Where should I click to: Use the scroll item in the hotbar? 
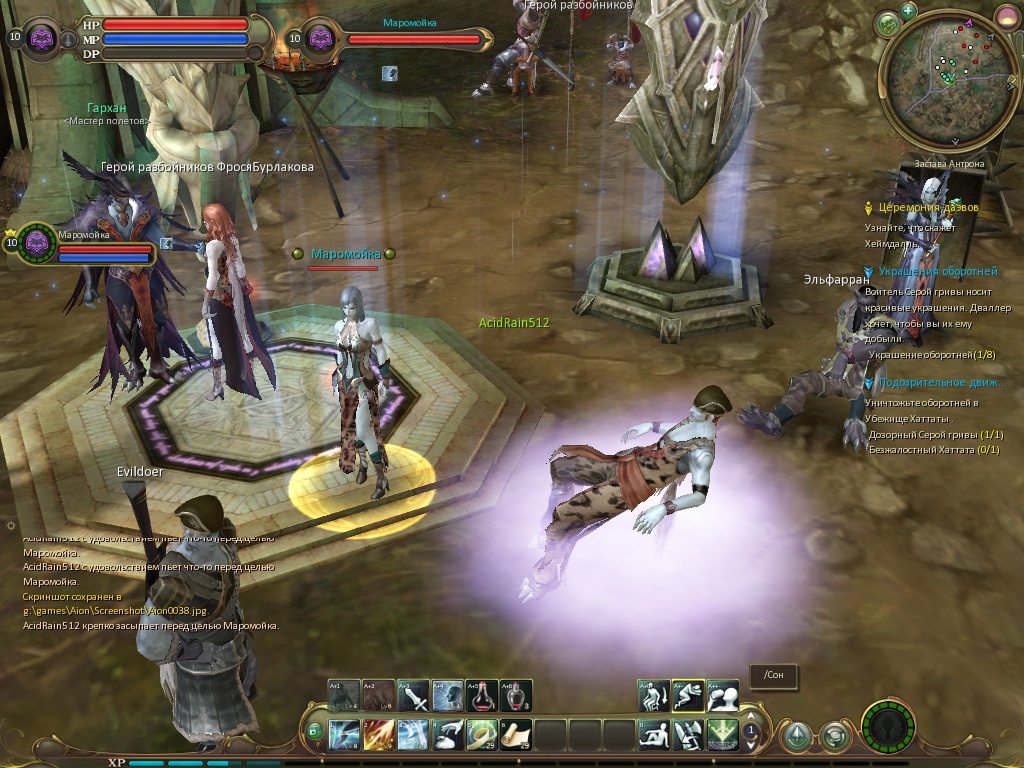coord(516,735)
